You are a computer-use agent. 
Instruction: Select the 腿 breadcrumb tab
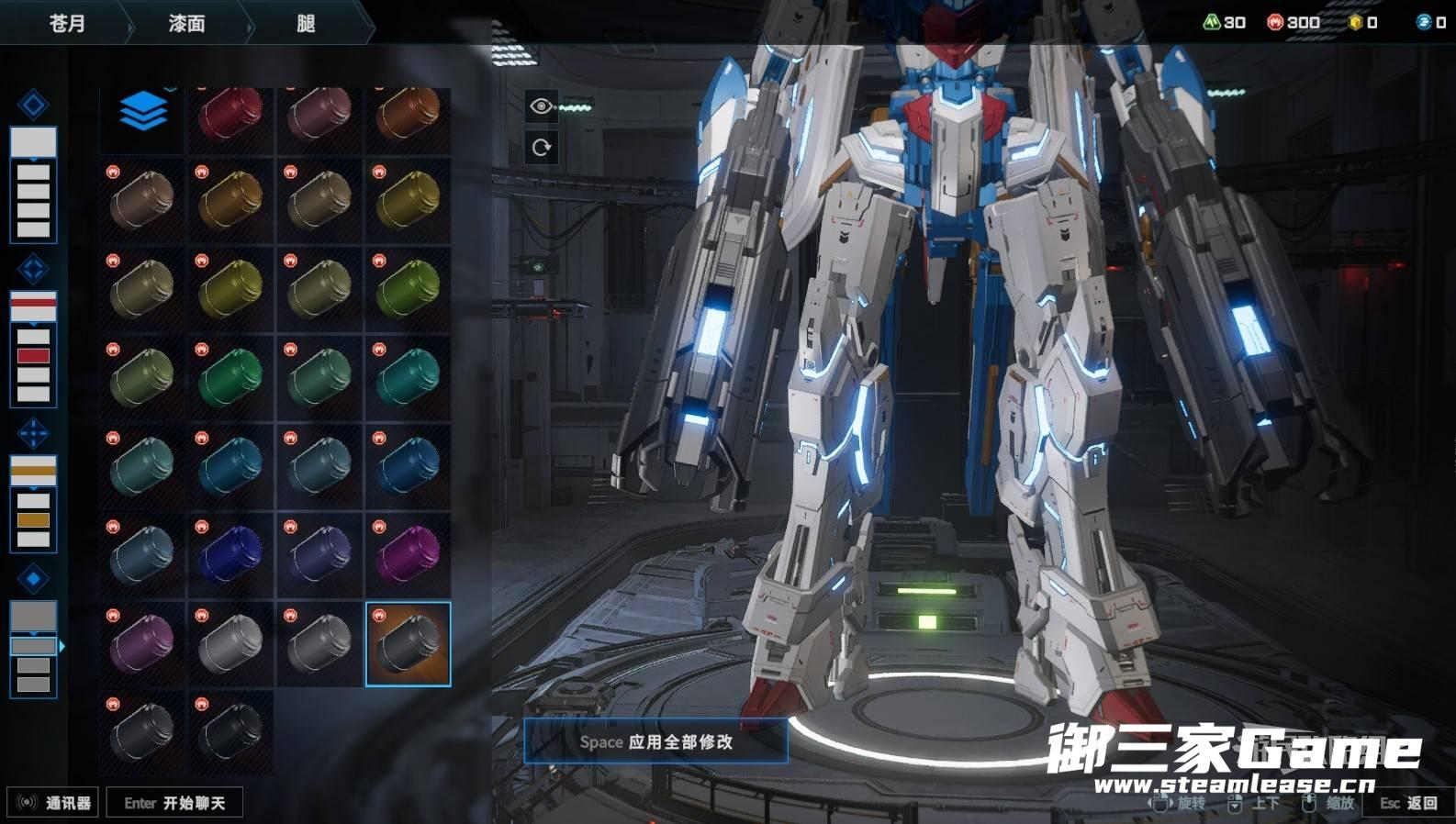(306, 23)
